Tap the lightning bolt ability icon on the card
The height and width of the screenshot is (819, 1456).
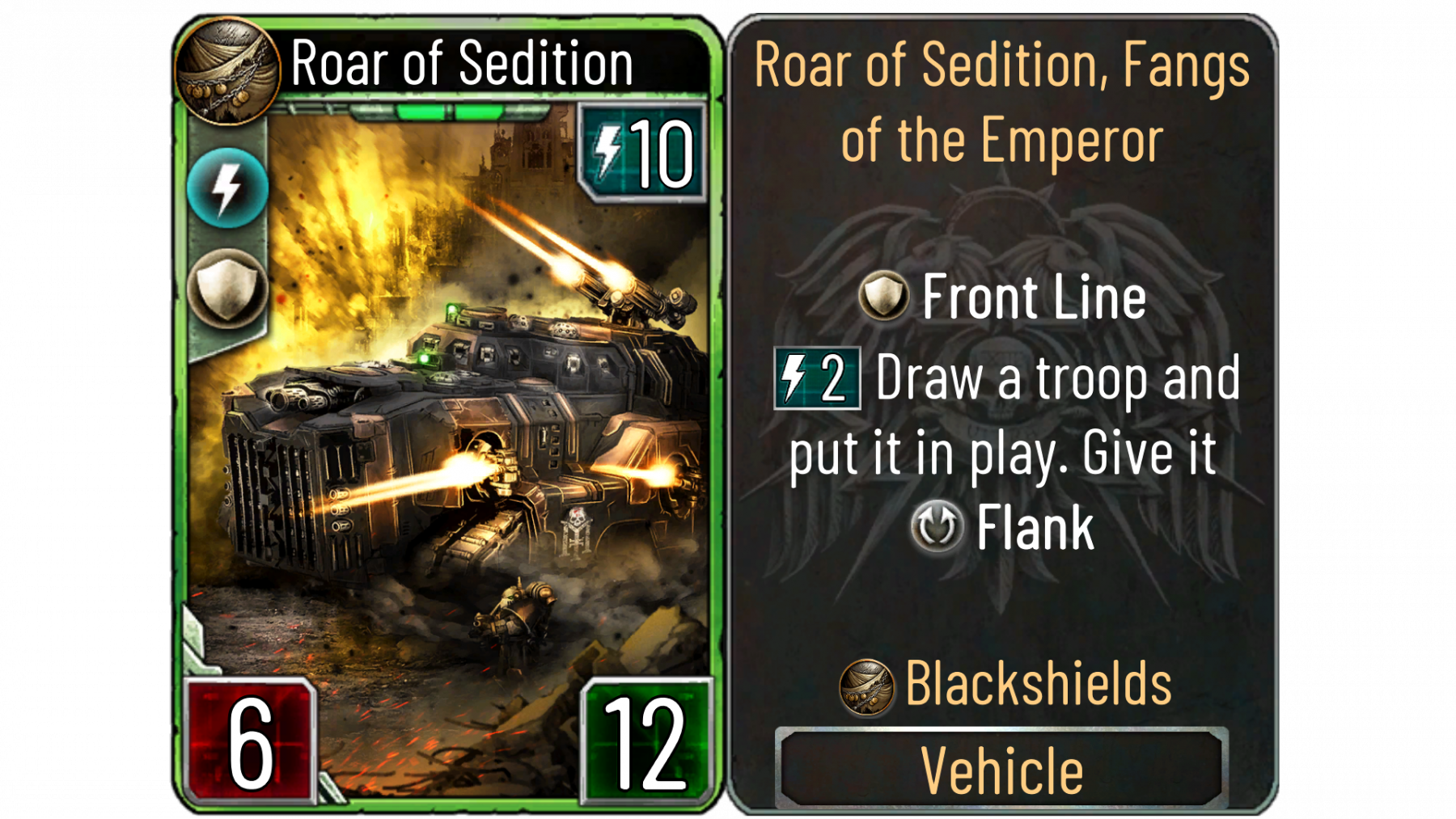227,188
